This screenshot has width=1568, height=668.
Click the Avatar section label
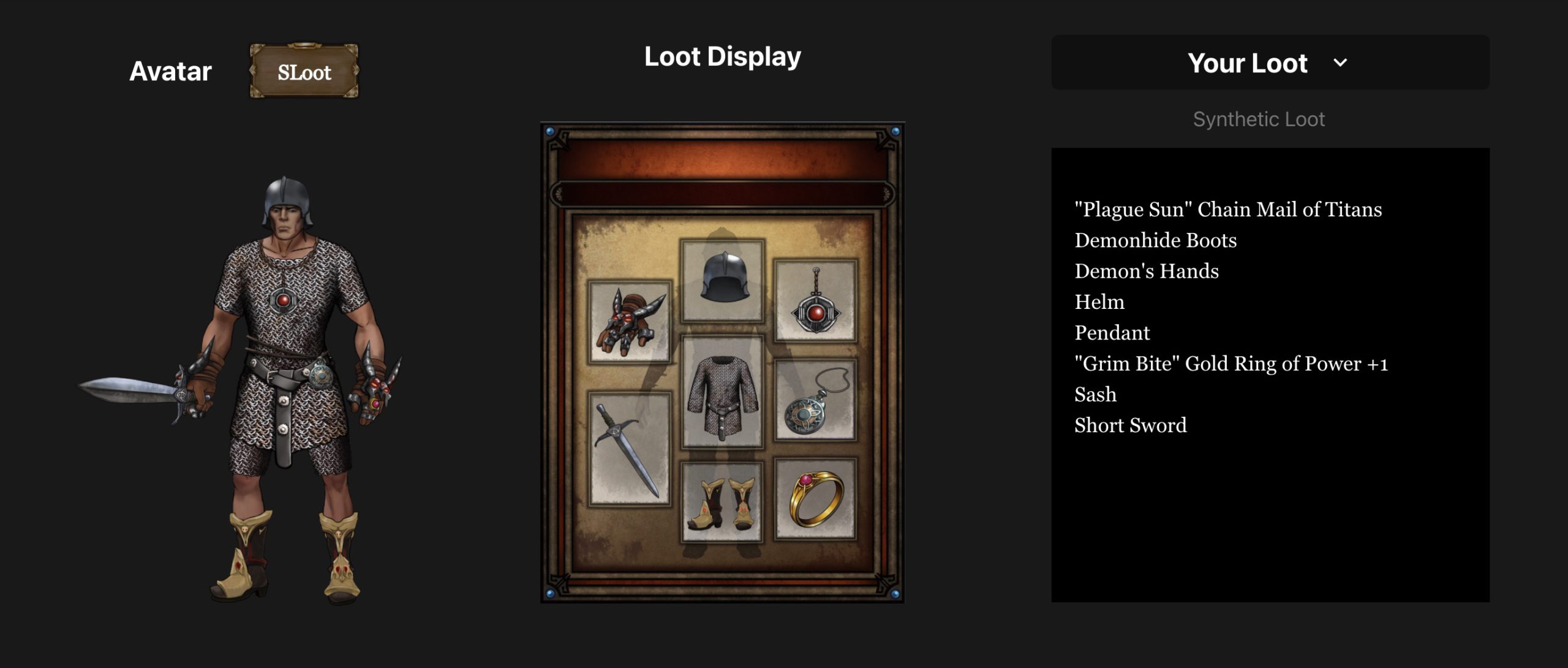(170, 70)
